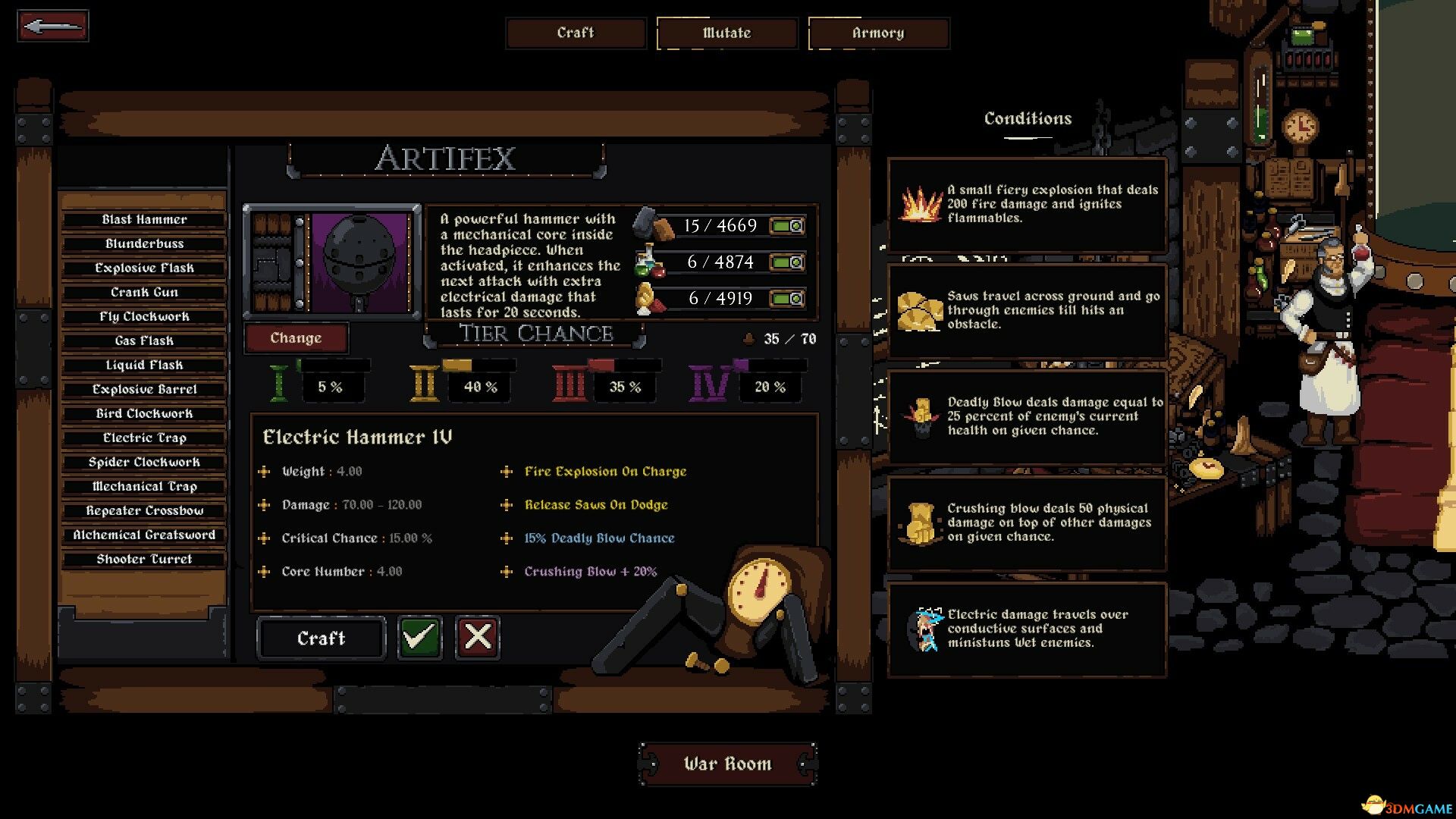Open the Mutate tab

coord(727,33)
